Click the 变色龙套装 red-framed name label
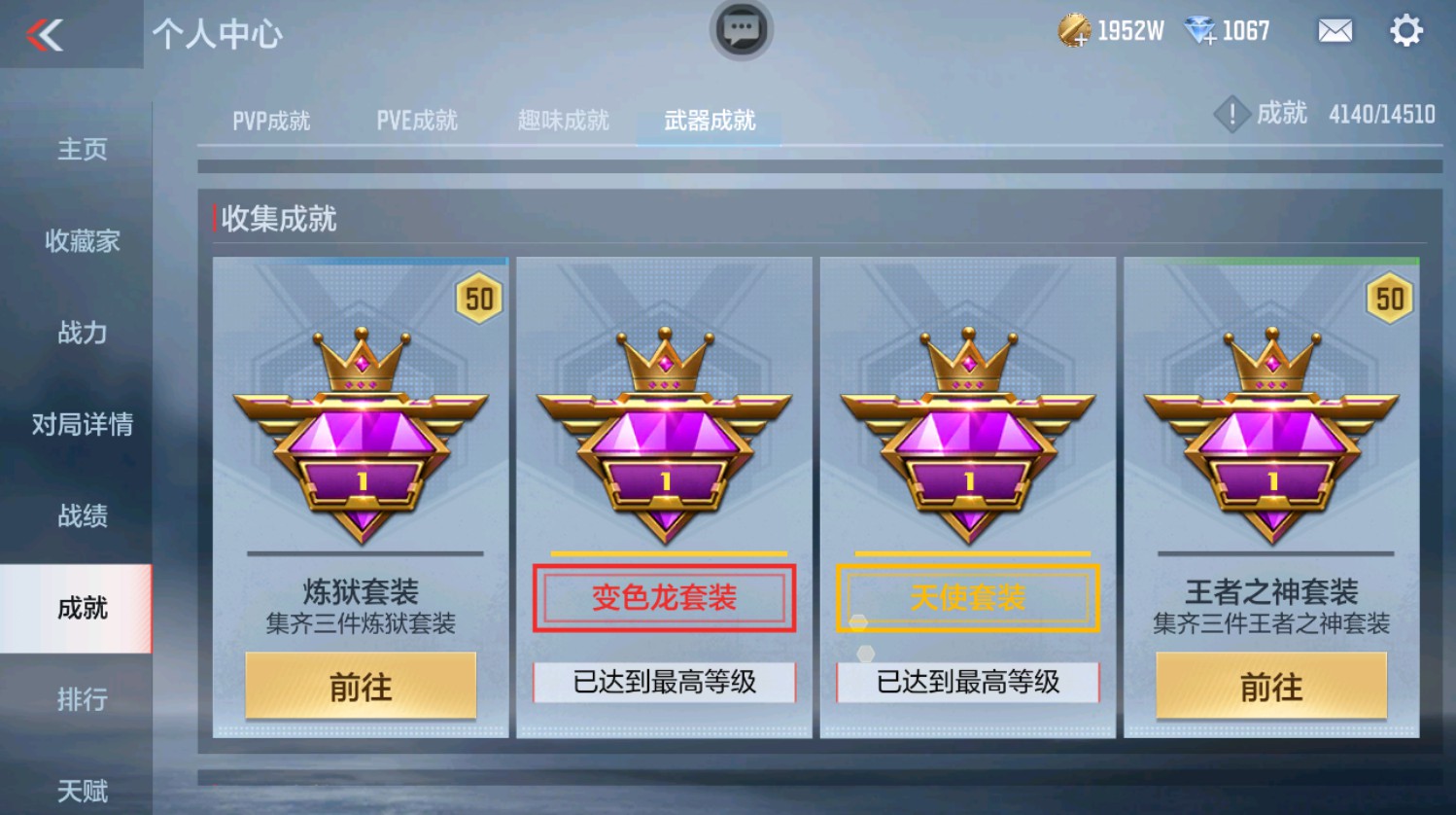The width and height of the screenshot is (1456, 815). tap(663, 596)
